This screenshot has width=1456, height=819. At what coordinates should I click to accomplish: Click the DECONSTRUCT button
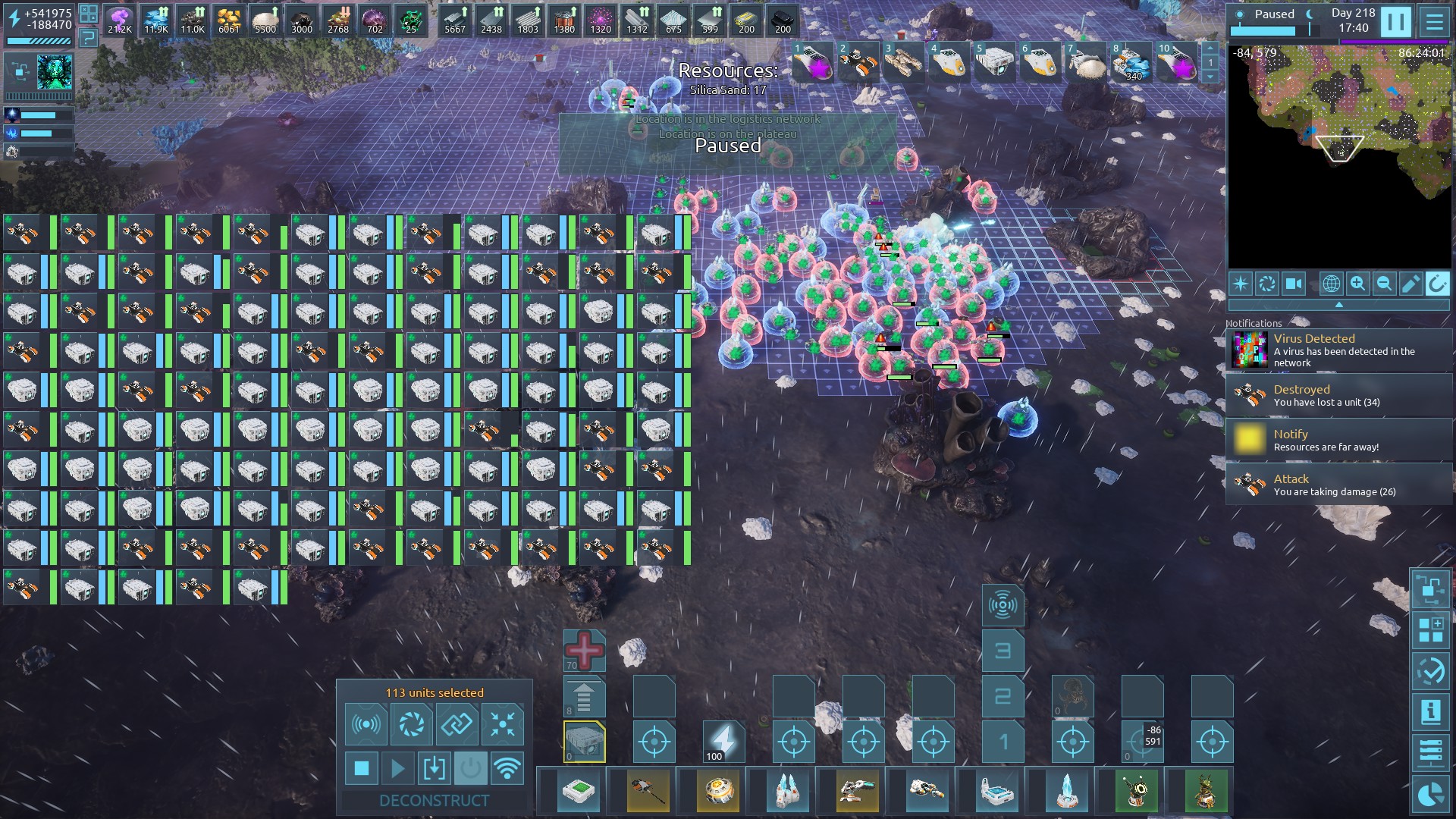(434, 800)
